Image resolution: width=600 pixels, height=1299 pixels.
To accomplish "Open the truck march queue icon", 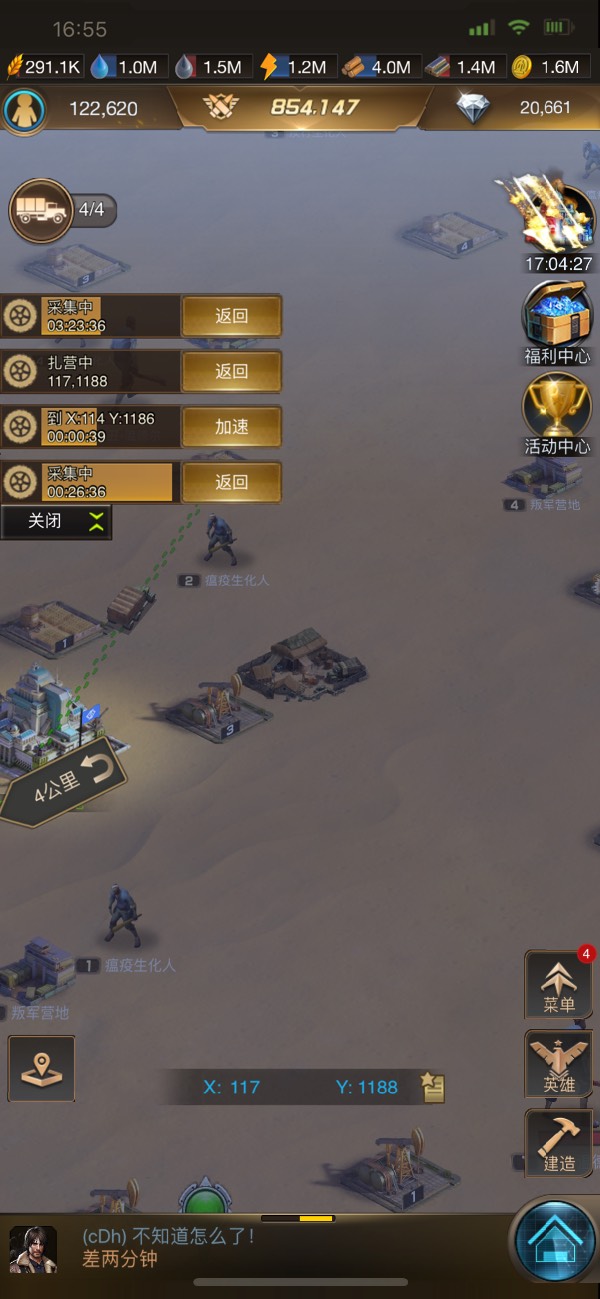I will 40,210.
